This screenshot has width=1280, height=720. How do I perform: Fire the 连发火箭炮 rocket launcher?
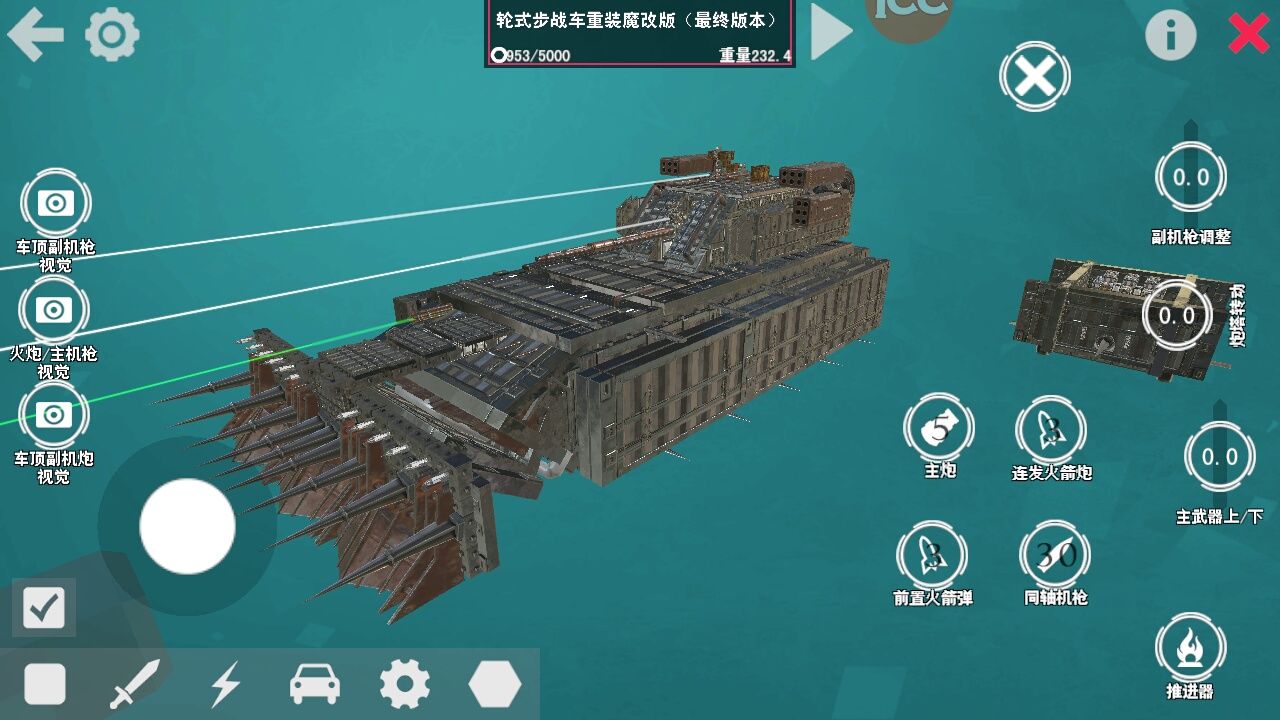pyautogui.click(x=1051, y=430)
